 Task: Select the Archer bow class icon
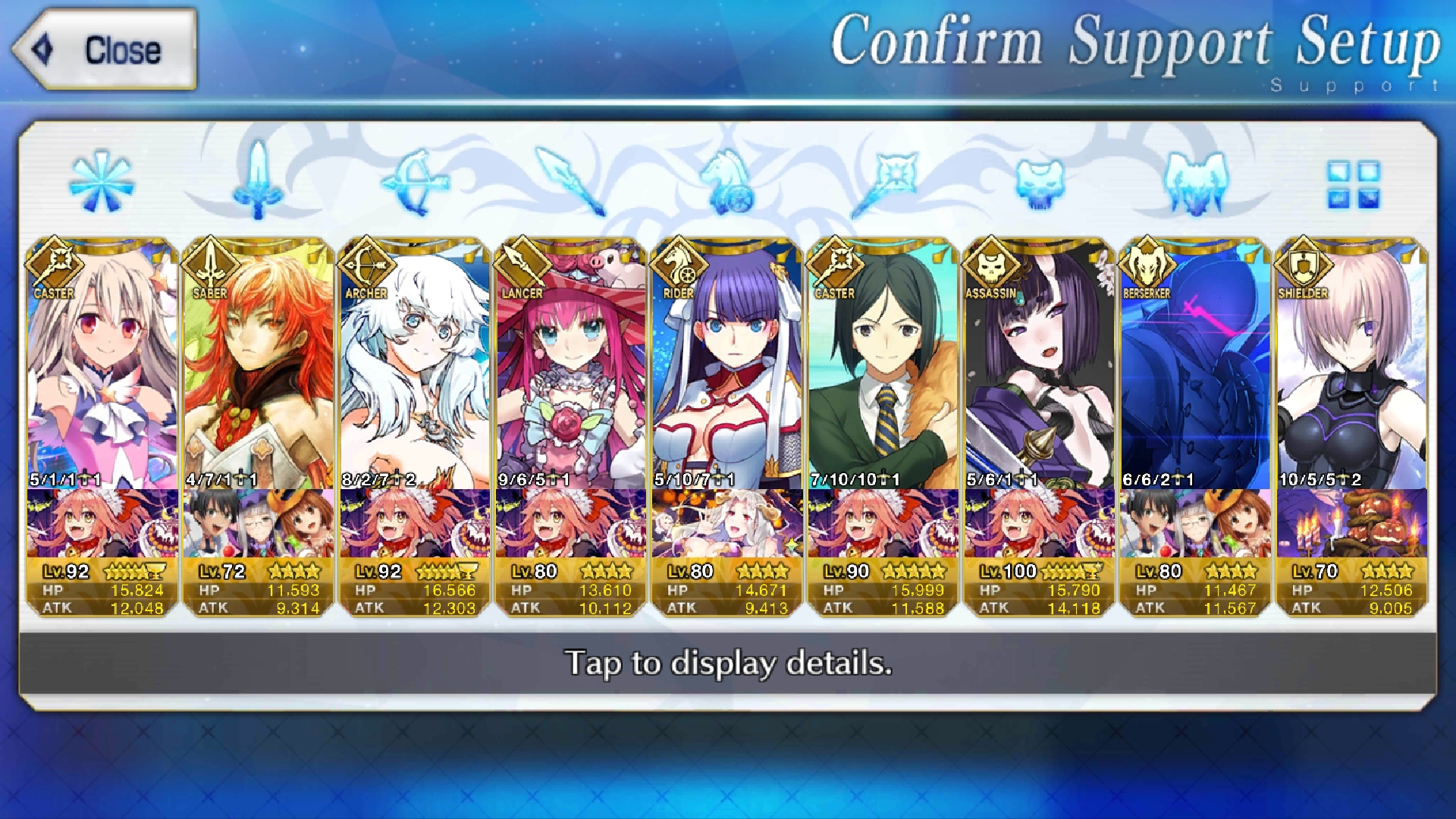[416, 182]
